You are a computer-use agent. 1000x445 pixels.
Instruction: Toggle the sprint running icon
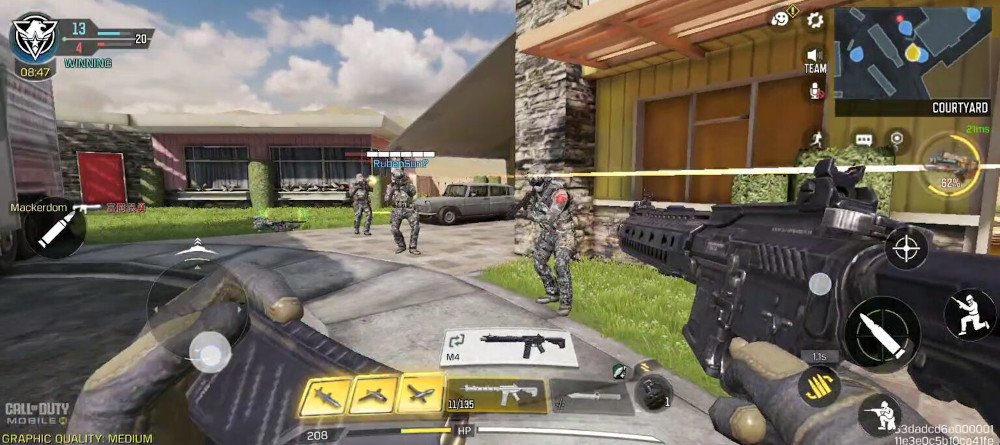[817, 137]
